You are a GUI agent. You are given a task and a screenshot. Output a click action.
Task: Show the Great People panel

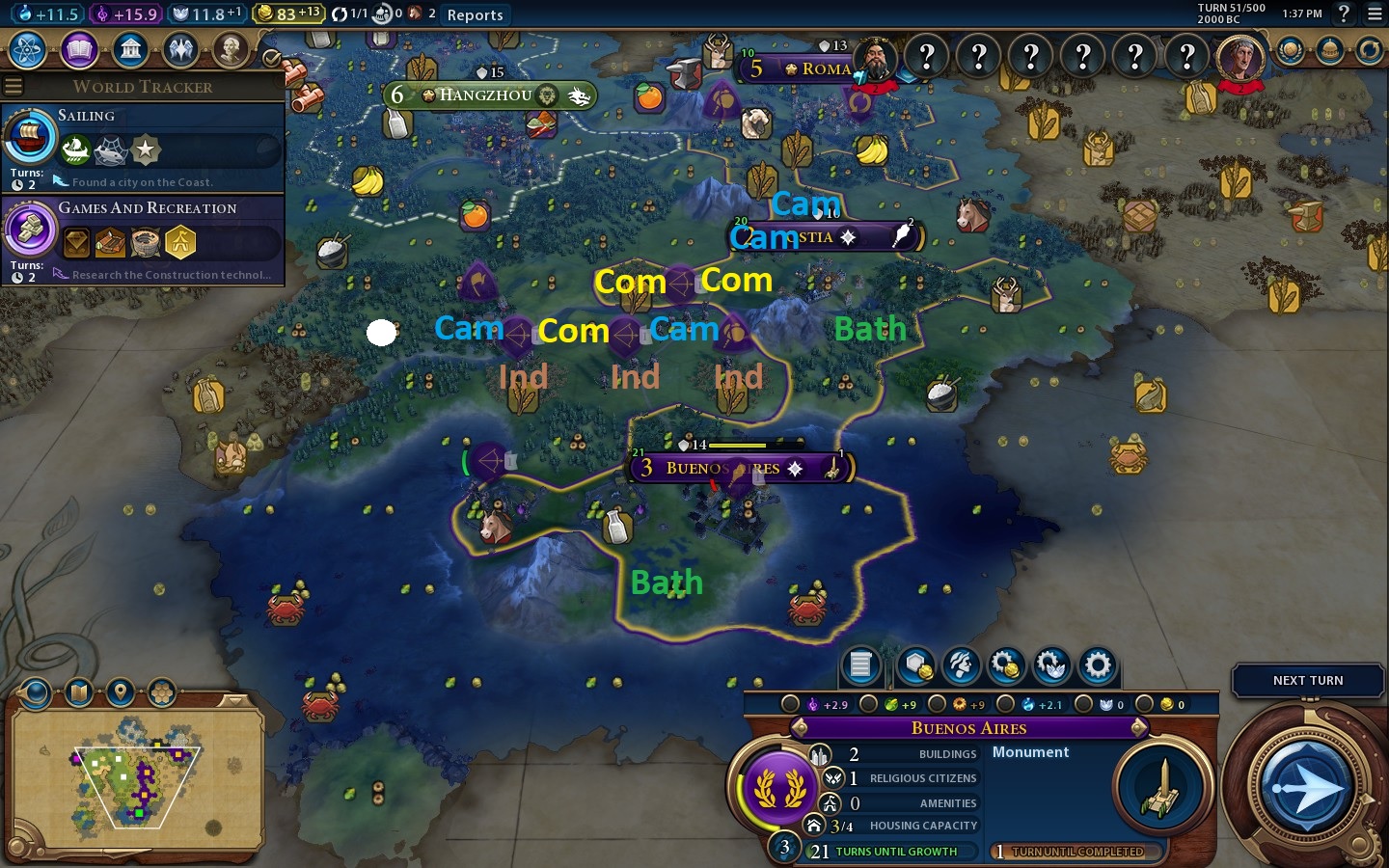pos(231,50)
